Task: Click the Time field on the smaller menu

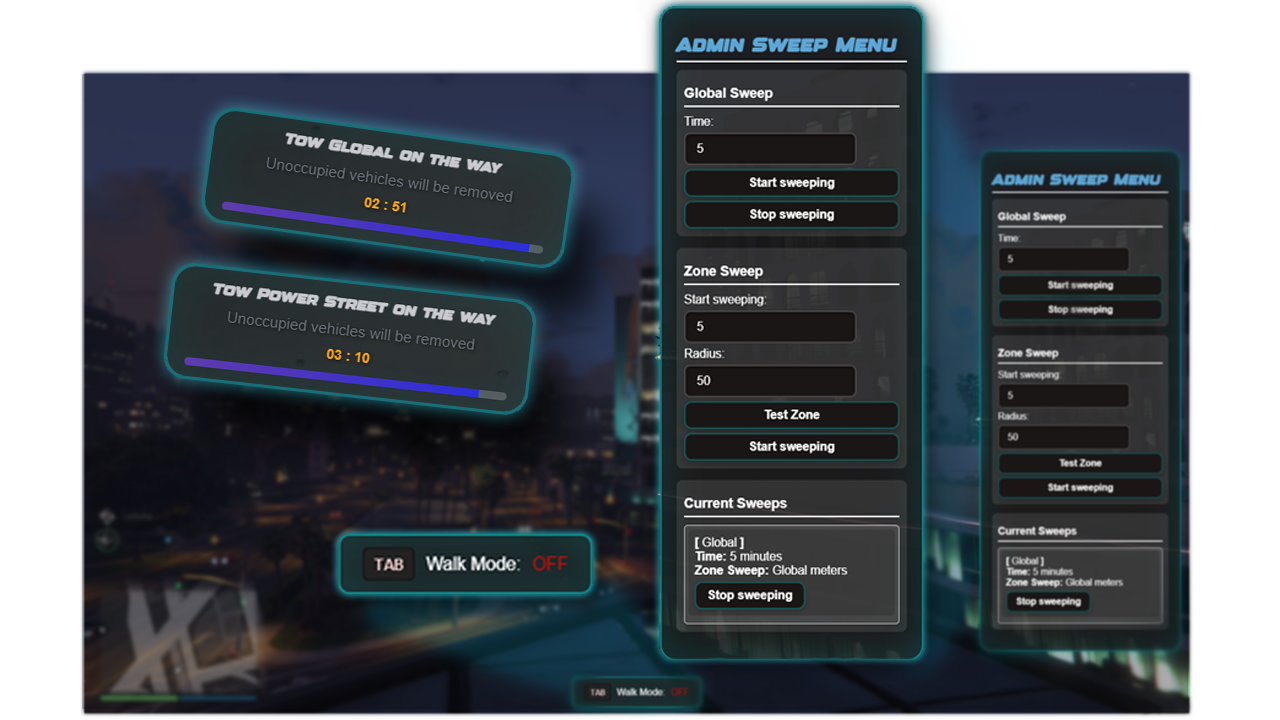Action: click(x=1063, y=258)
